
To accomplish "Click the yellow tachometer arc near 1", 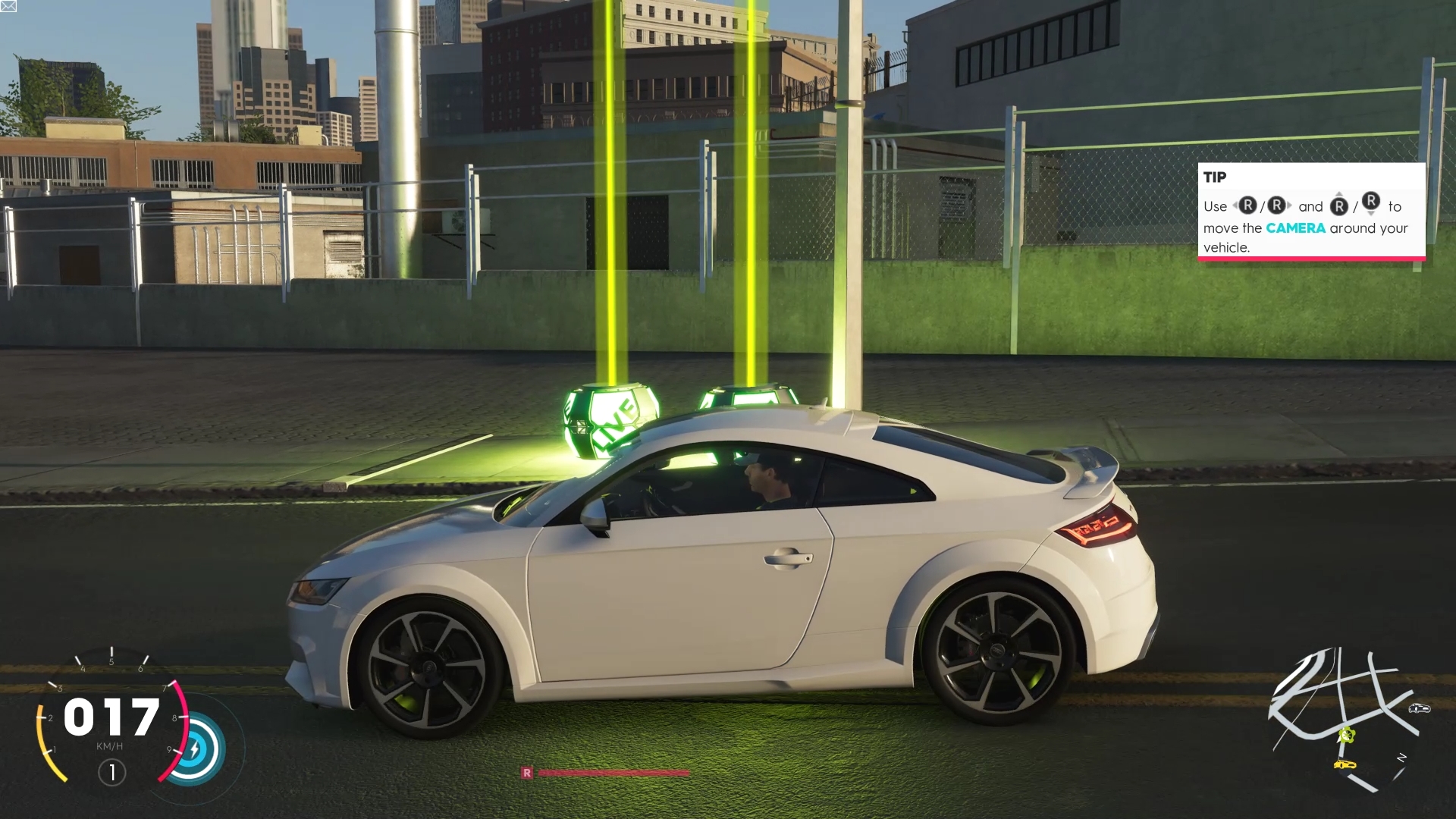I will pos(45,751).
